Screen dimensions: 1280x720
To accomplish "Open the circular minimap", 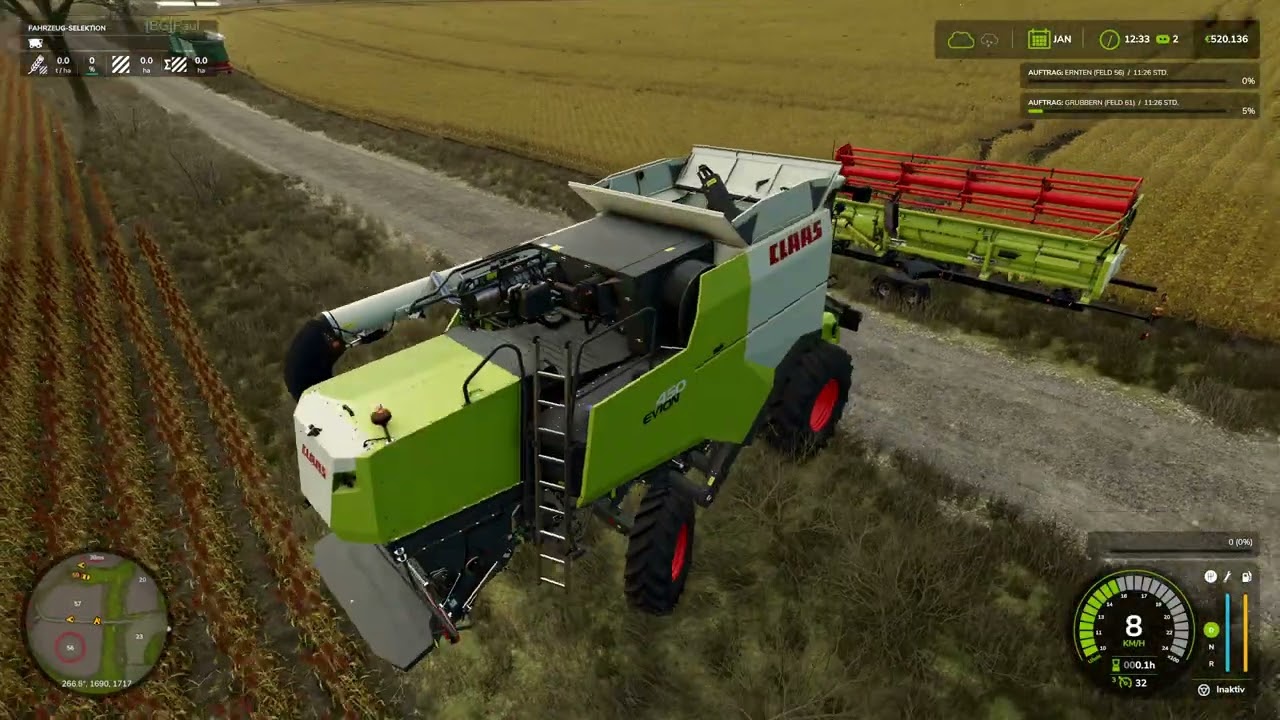I will pos(96,621).
